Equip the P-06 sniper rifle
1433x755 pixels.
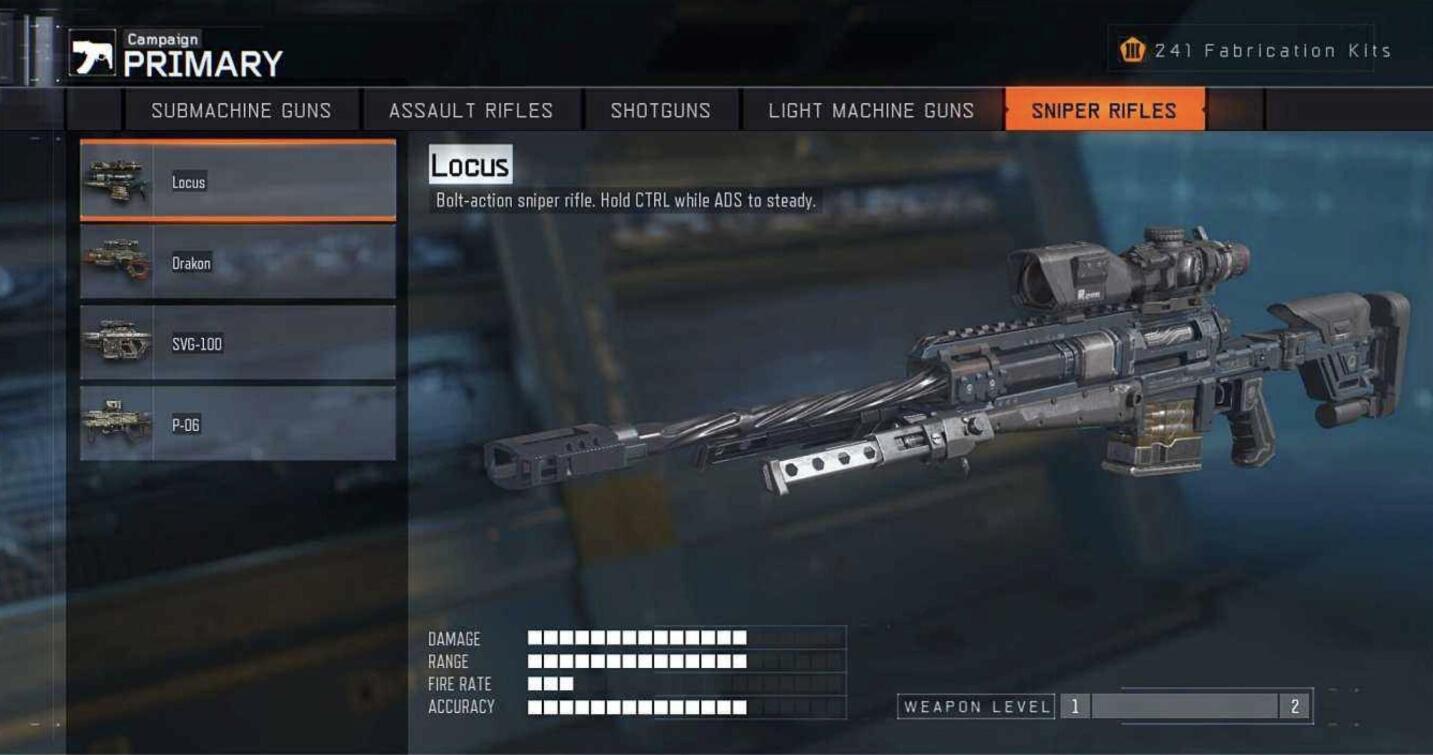[x=238, y=425]
